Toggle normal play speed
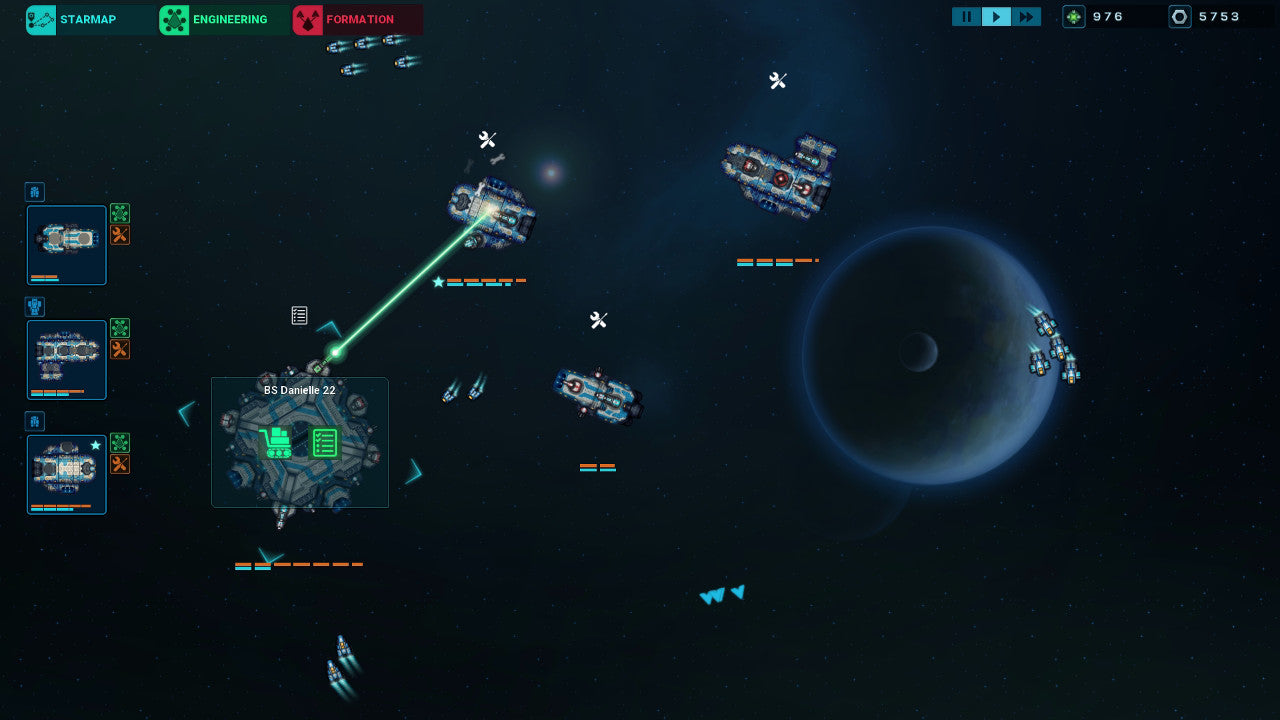1280x720 pixels. pos(996,16)
